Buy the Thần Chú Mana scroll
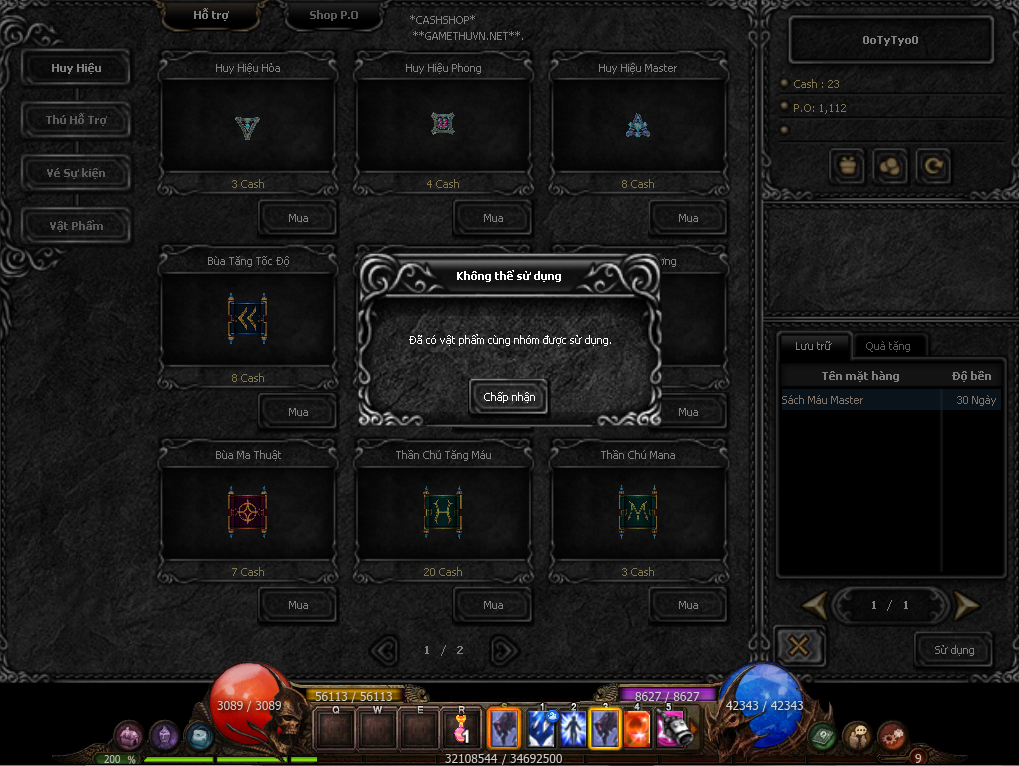Viewport: 1019px width, 766px height. coord(688,605)
